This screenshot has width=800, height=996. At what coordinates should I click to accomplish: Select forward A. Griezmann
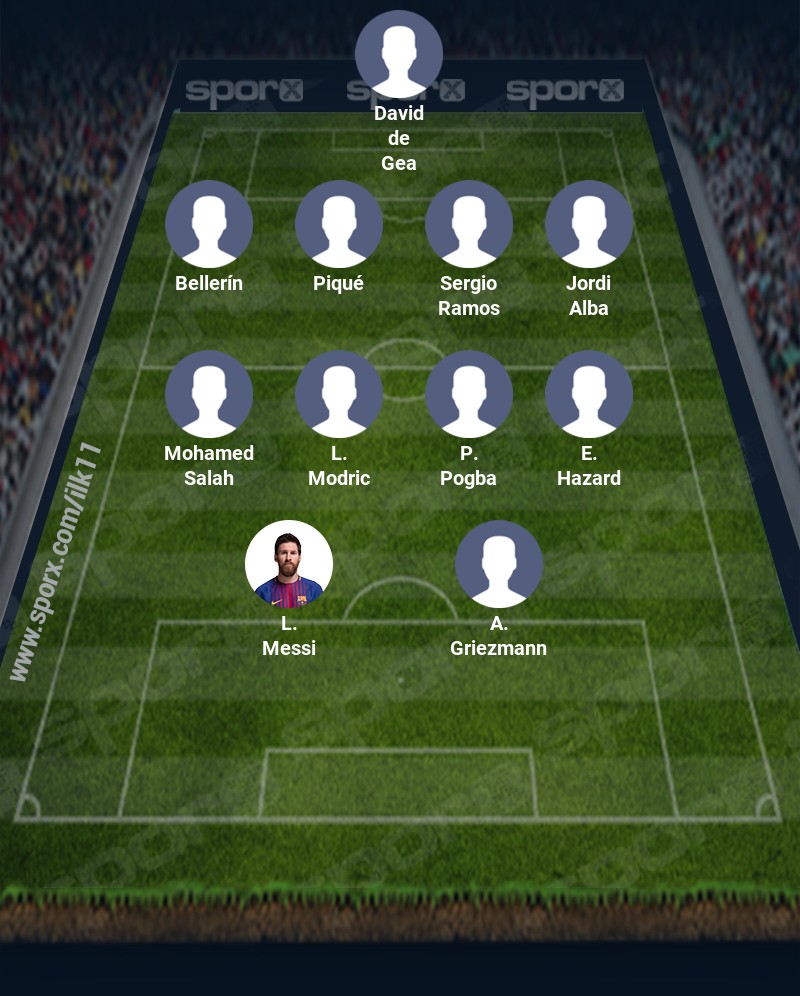499,564
